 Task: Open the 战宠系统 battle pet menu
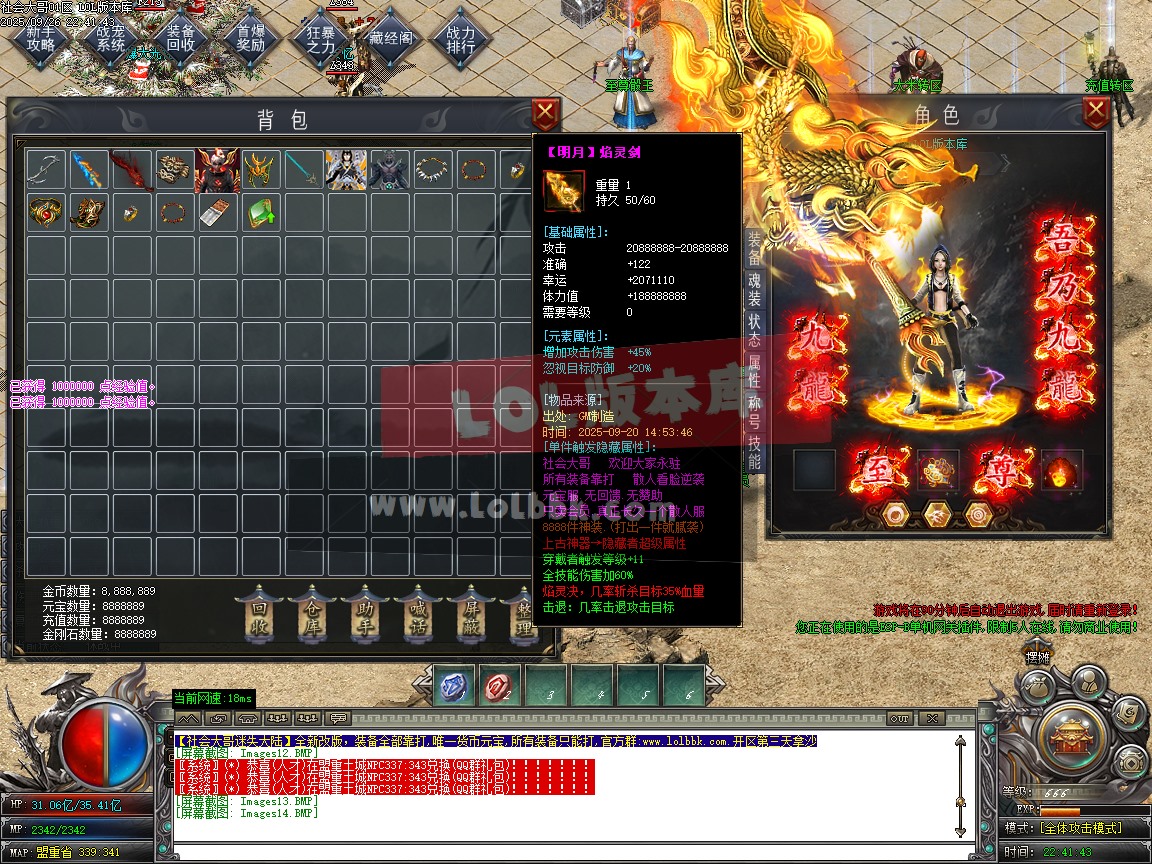point(111,38)
